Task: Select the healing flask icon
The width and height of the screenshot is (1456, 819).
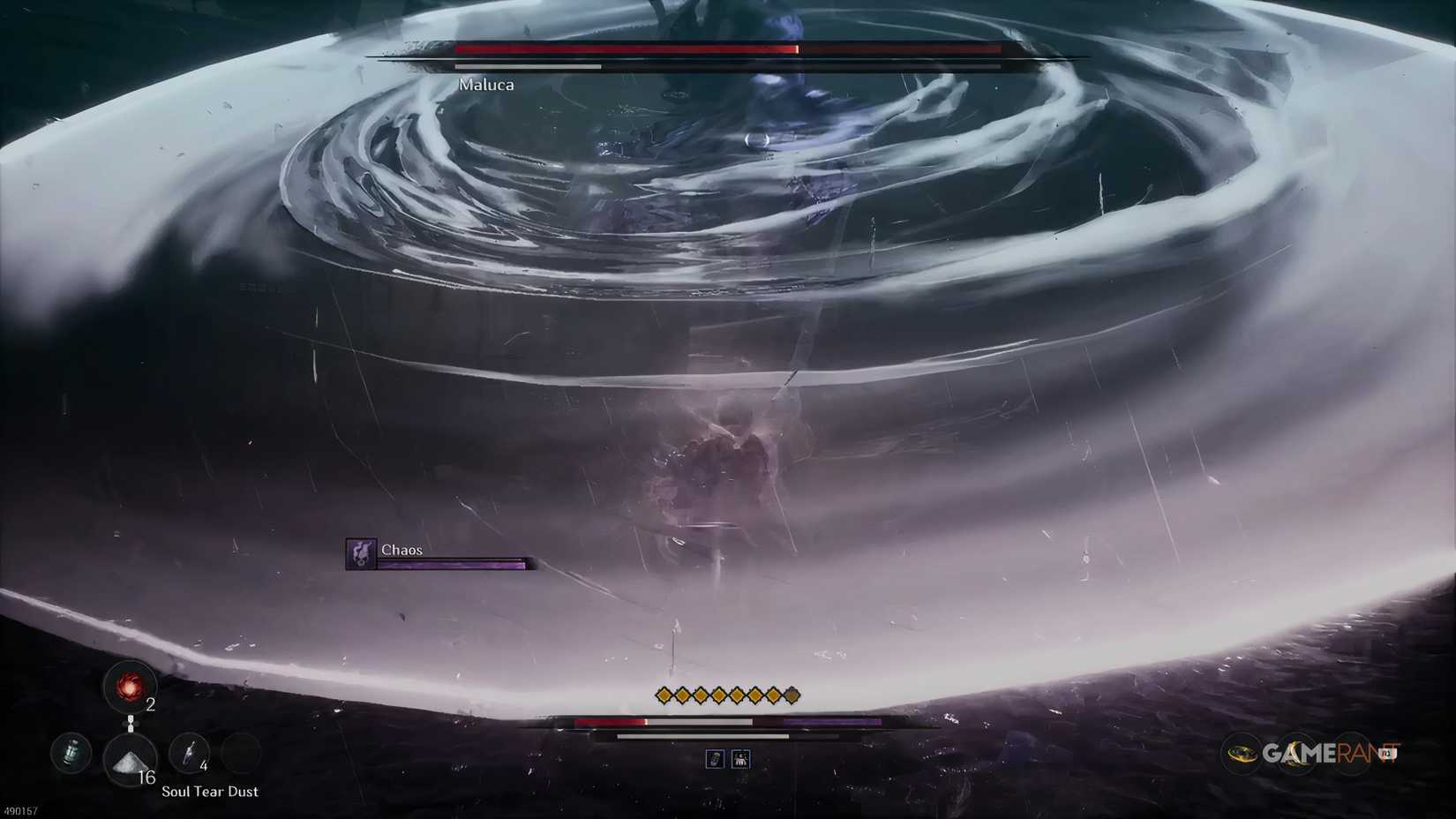Action: pyautogui.click(x=69, y=754)
